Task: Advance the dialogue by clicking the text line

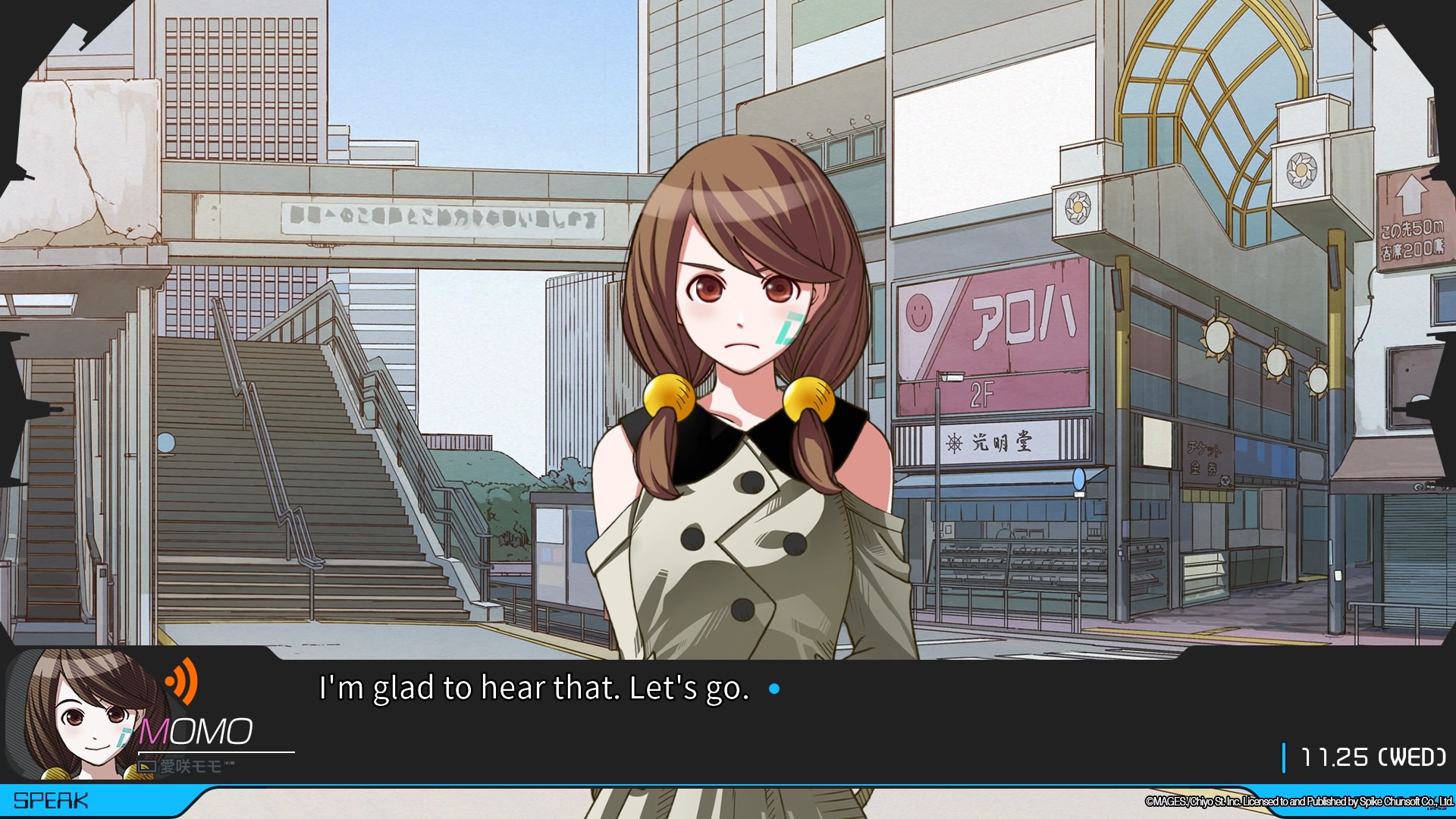Action: (534, 689)
